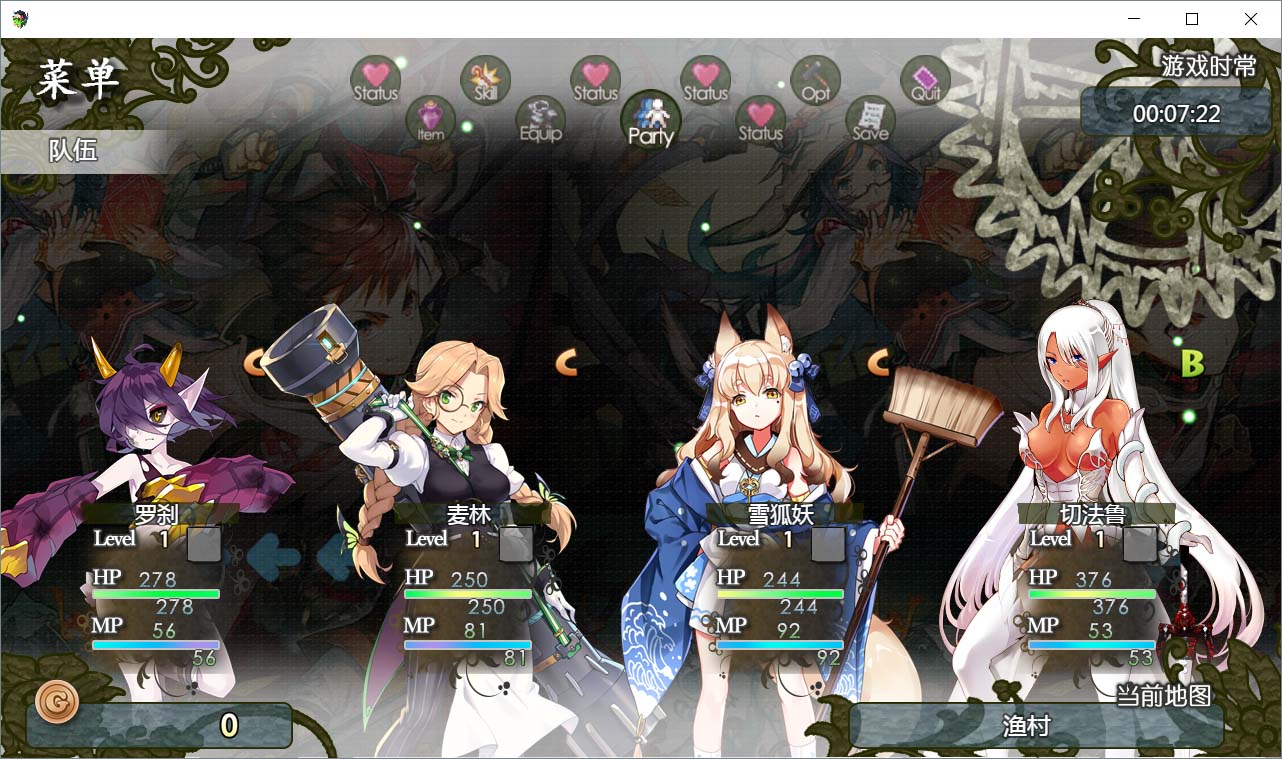Viewport: 1282px width, 759px height.
Task: Pick party member 切法鲁
Action: (1093, 514)
